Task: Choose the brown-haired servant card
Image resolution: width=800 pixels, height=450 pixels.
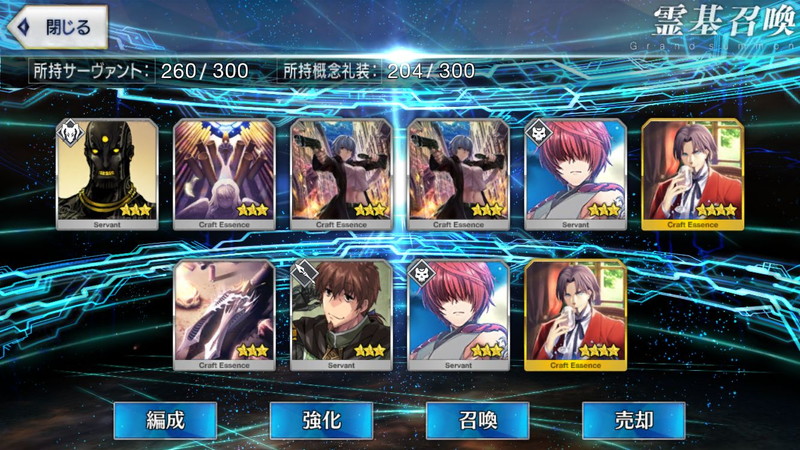Action: click(341, 314)
